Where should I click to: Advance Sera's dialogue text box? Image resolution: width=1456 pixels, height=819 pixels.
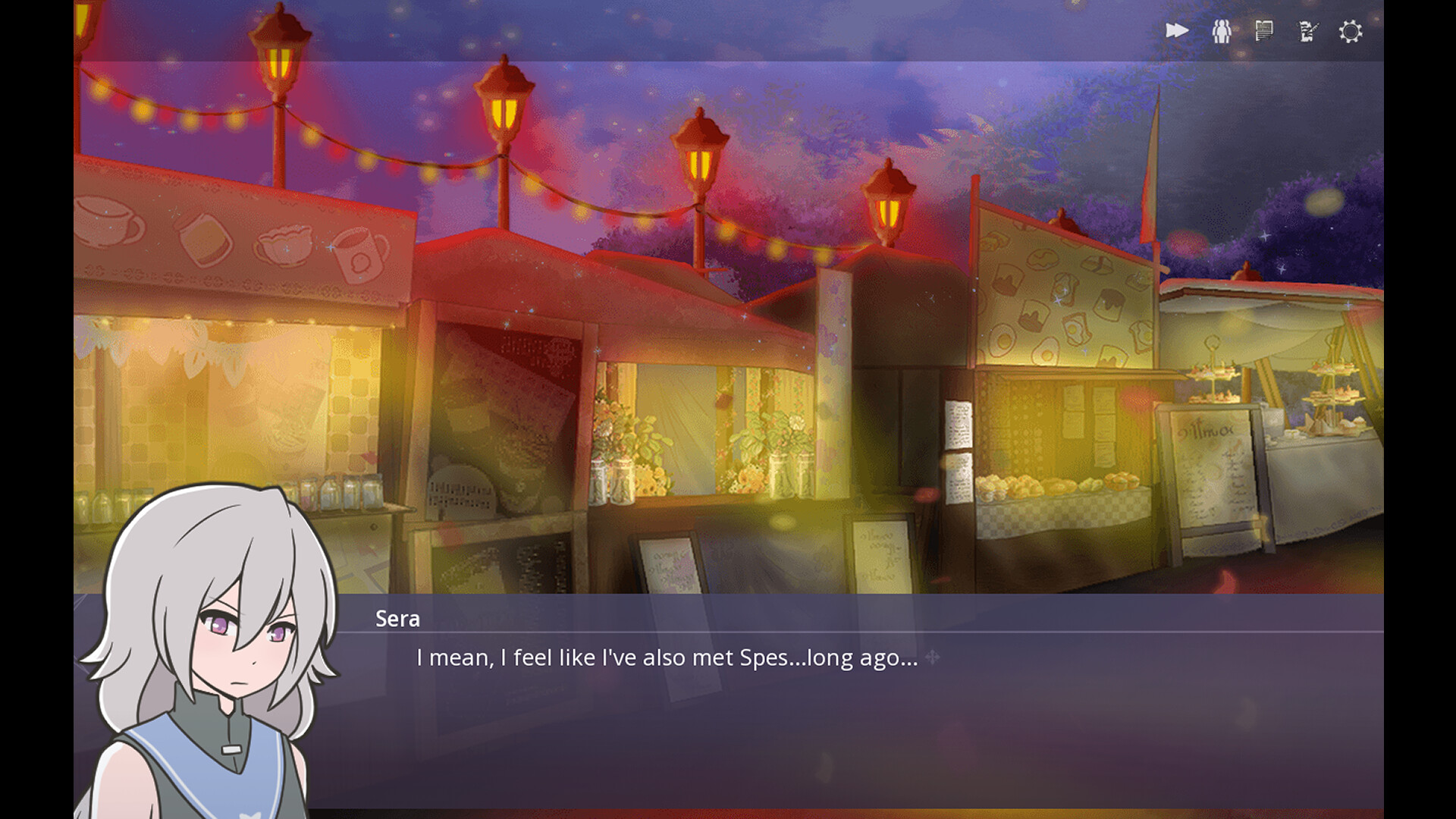click(x=834, y=713)
